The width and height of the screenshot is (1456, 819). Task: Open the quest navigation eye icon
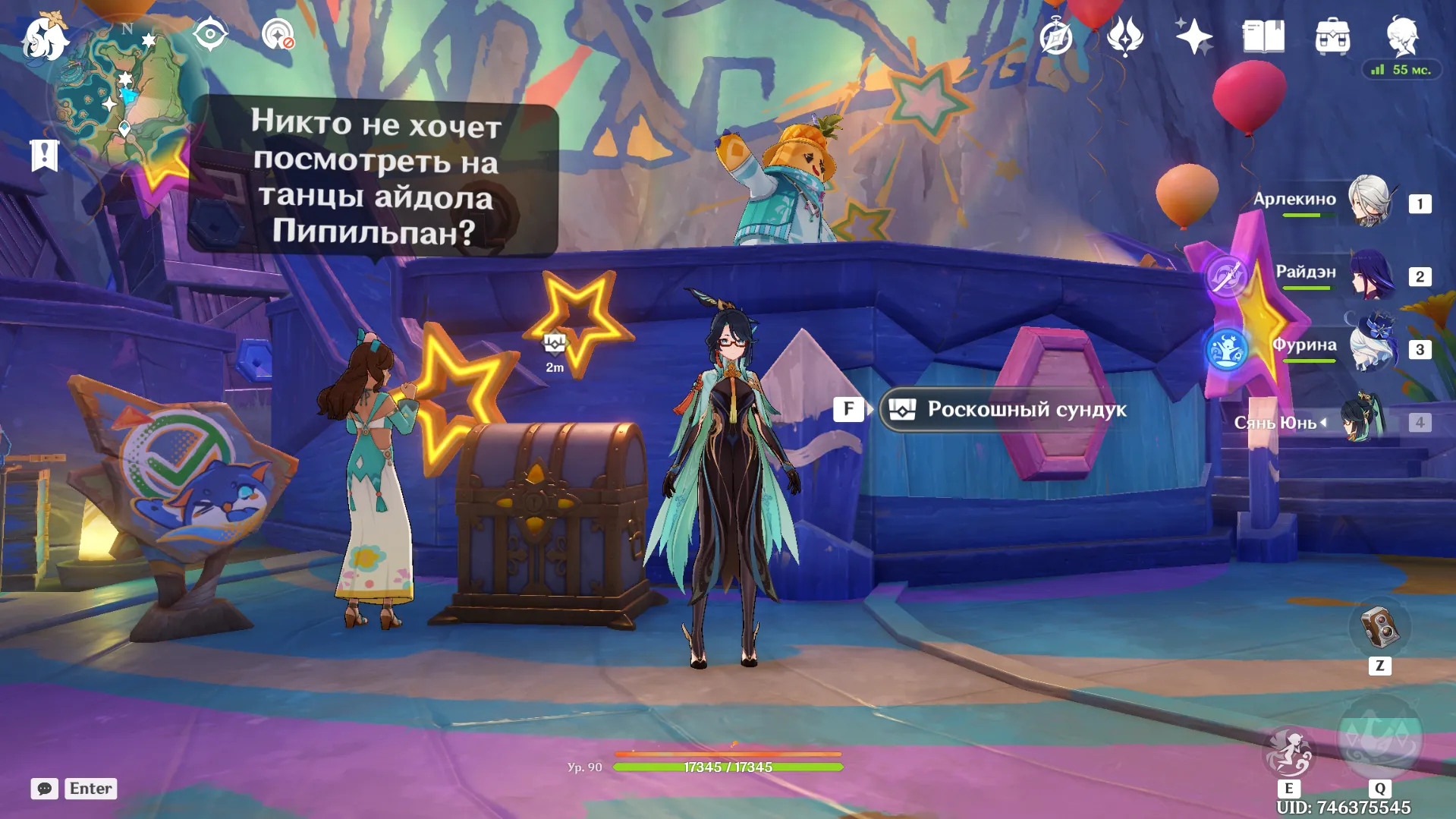click(x=210, y=34)
